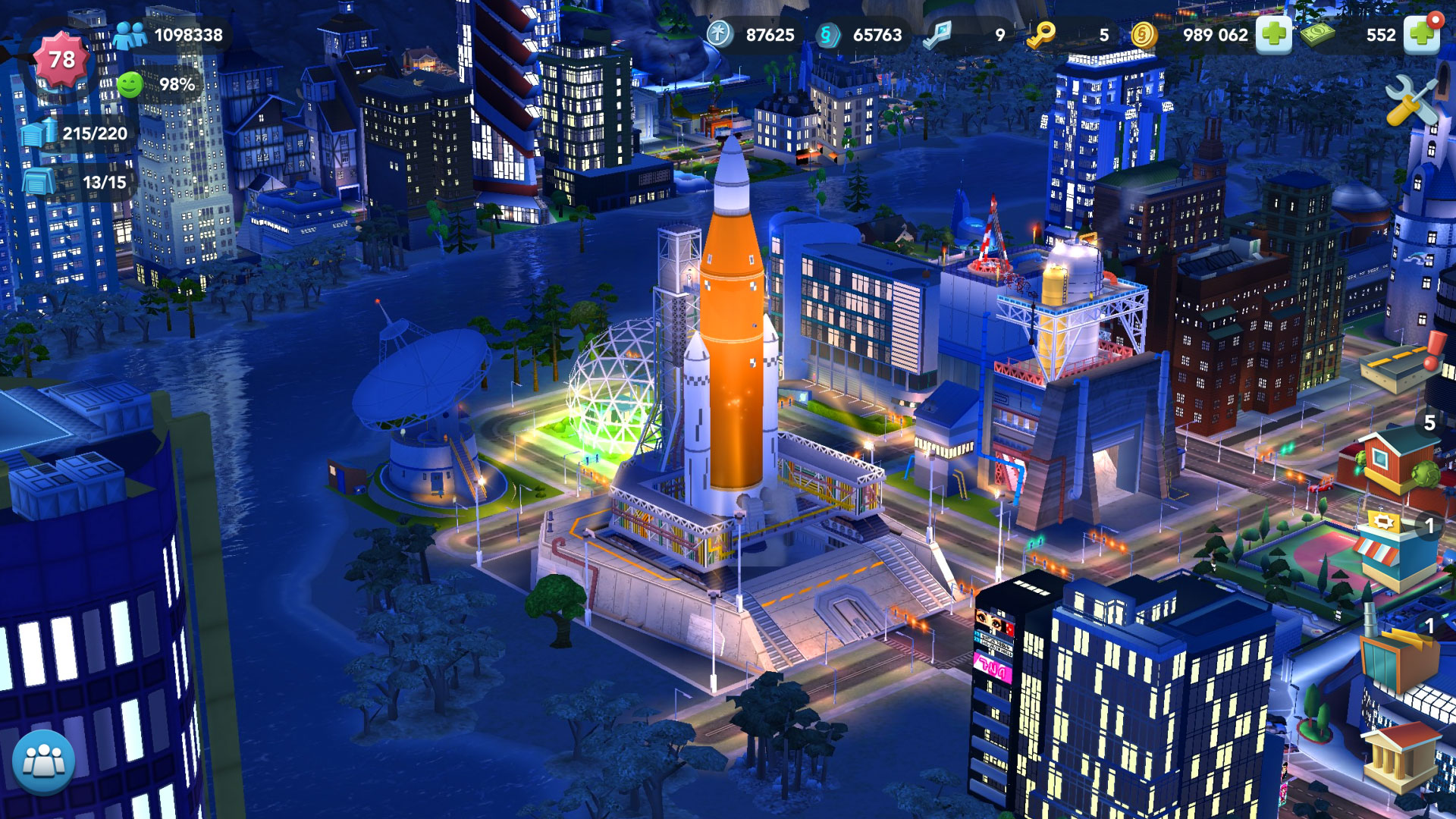Tap the green happiness smiley showing 98%
The height and width of the screenshot is (819, 1456).
click(x=130, y=83)
